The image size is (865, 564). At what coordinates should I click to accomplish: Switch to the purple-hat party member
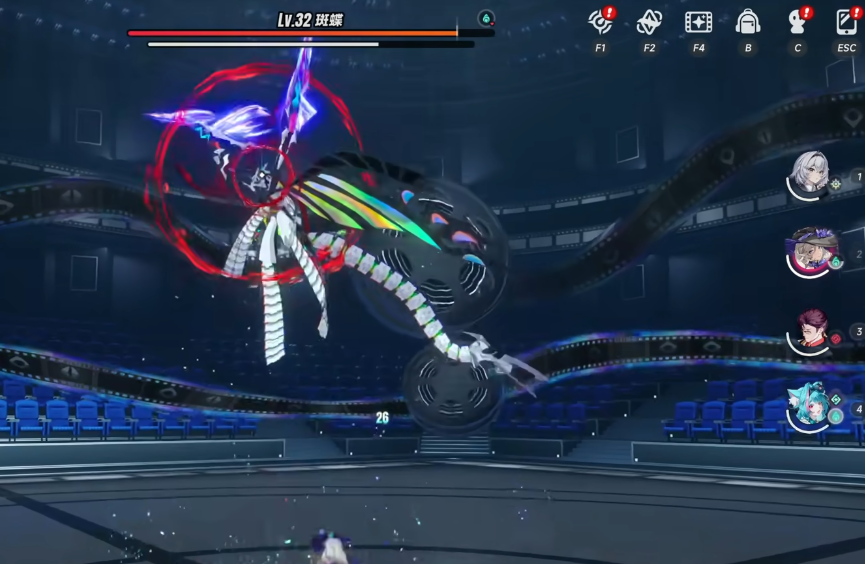click(808, 251)
